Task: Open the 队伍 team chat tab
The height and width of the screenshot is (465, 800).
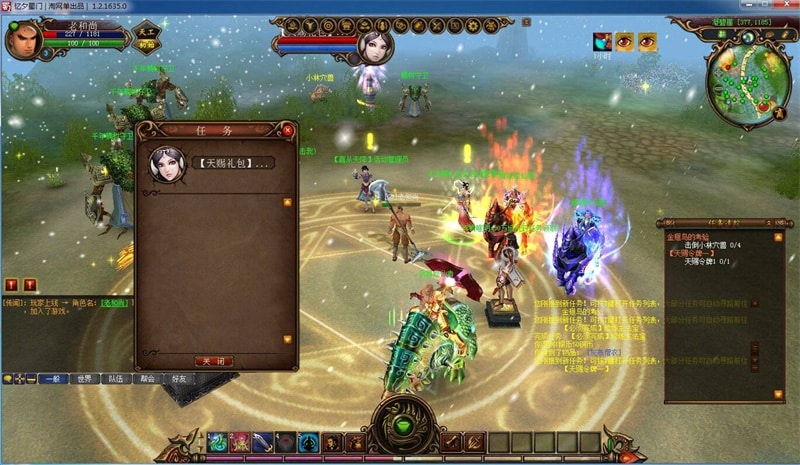Action: coord(116,379)
